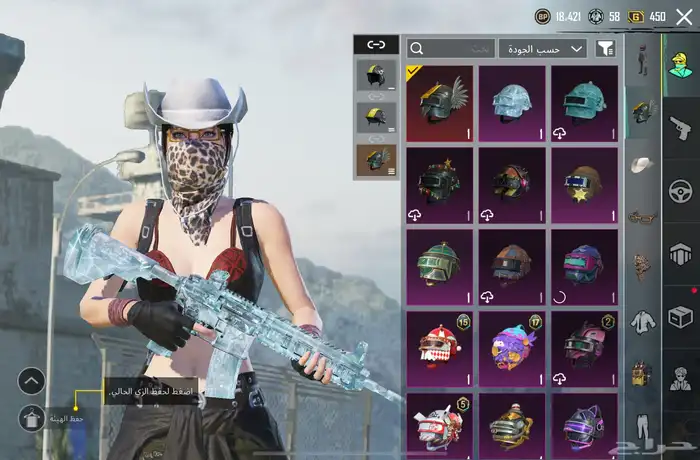
Task: Open the sort-by-quality dropdown
Action: click(x=543, y=48)
